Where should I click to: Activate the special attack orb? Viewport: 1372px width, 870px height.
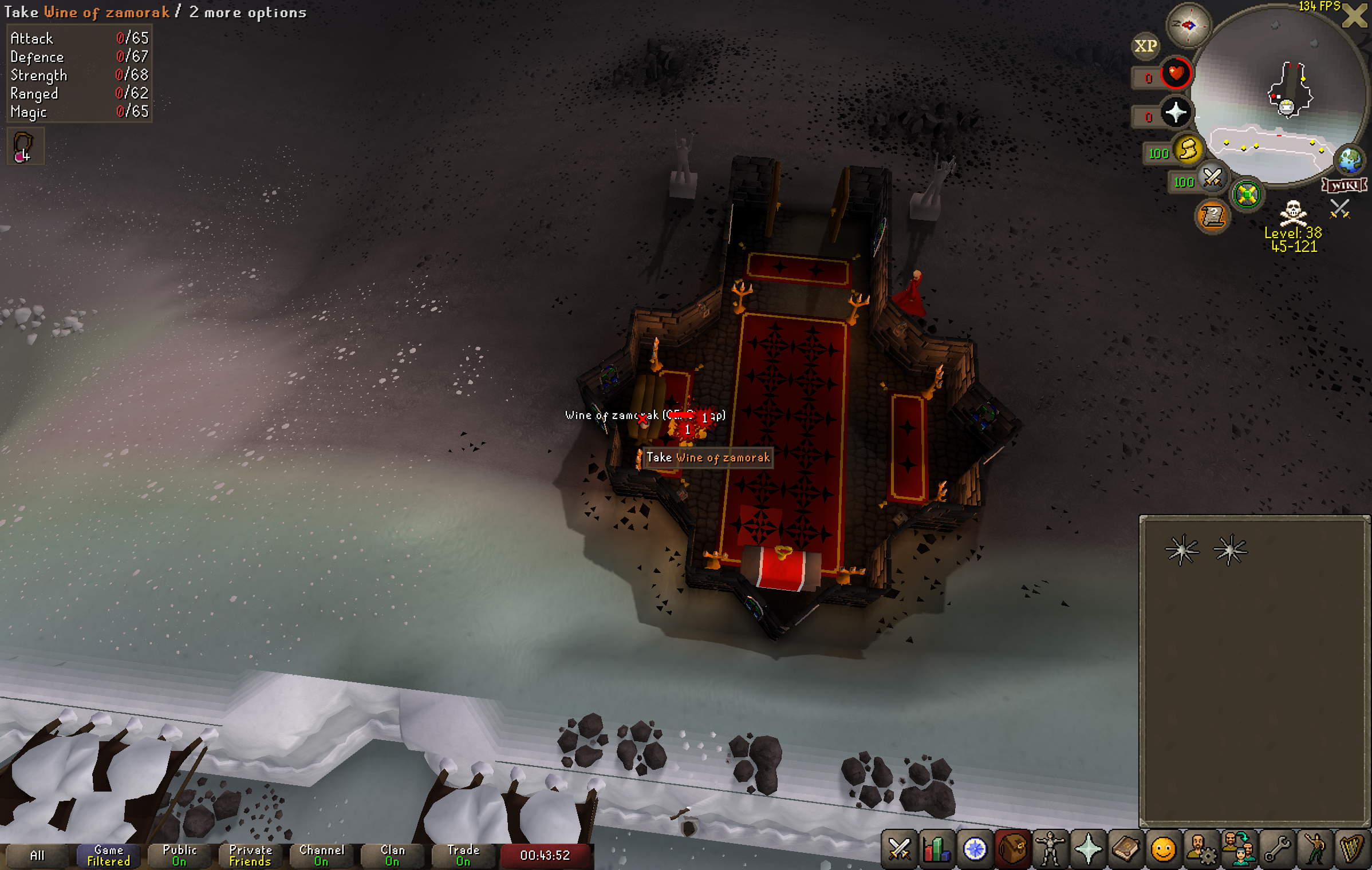(x=1212, y=179)
